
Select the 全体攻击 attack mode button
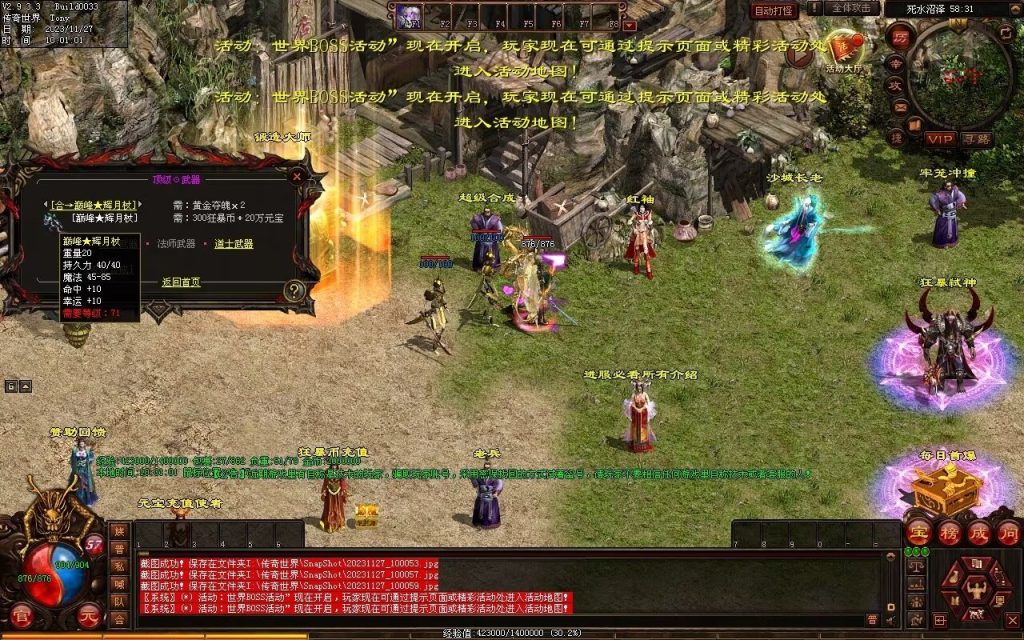point(850,8)
